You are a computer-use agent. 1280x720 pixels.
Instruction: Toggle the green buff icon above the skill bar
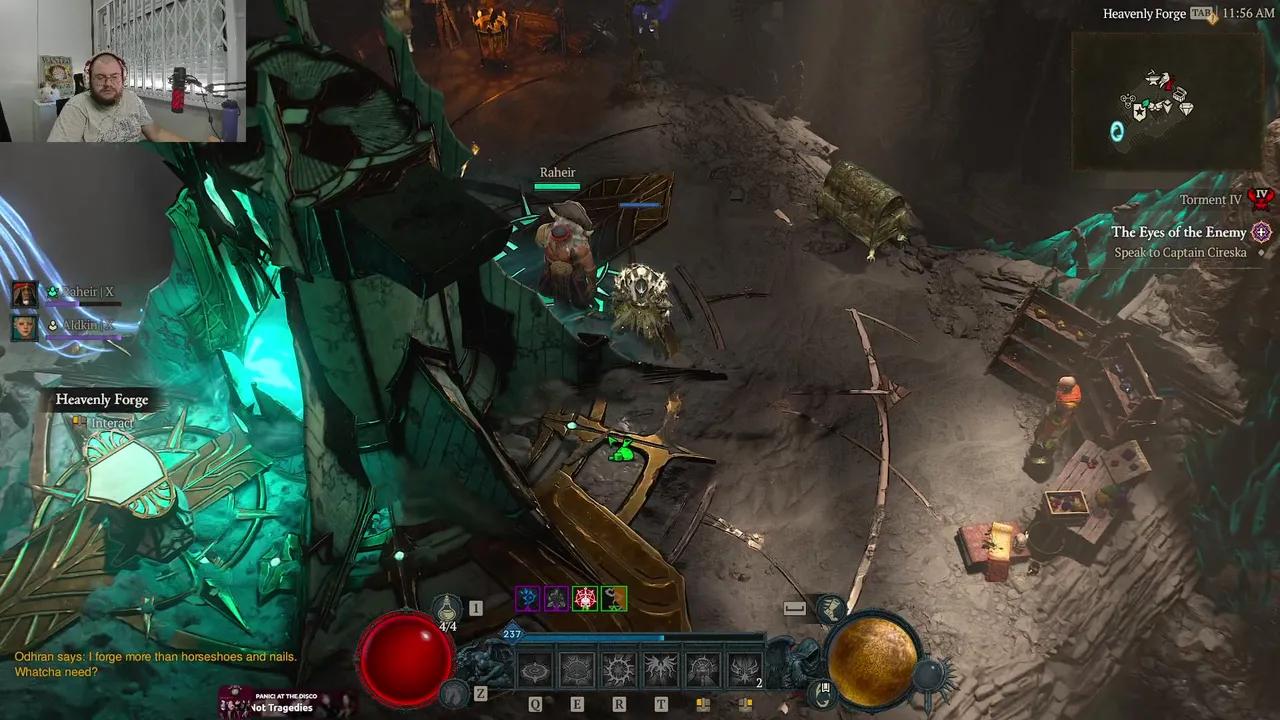pos(614,598)
